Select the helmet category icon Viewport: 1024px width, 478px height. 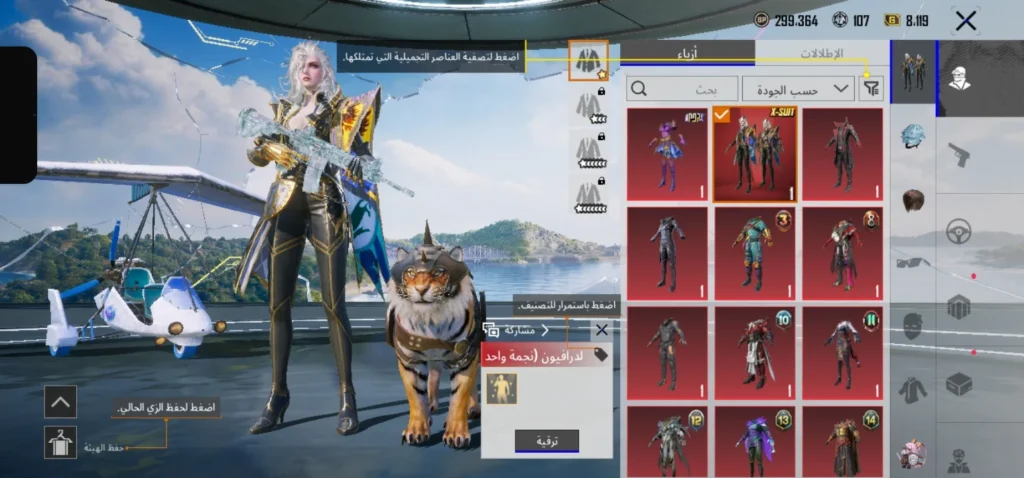(912, 136)
